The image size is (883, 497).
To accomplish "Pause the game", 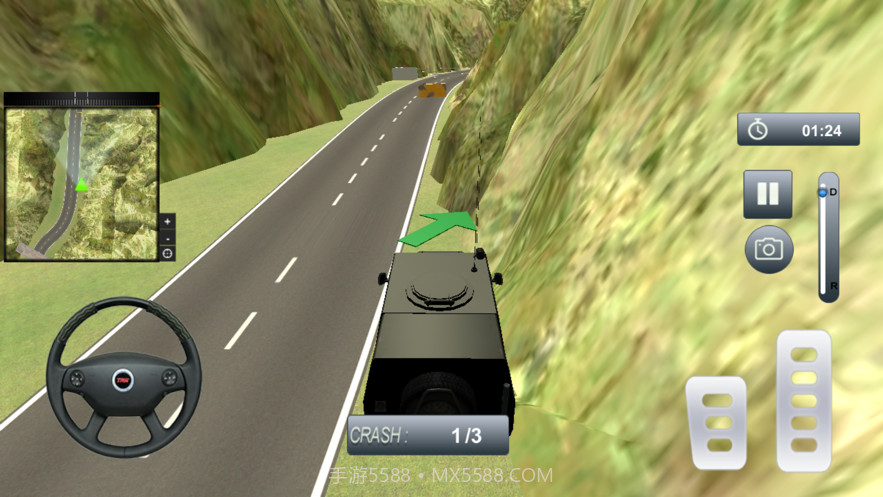I will click(767, 194).
